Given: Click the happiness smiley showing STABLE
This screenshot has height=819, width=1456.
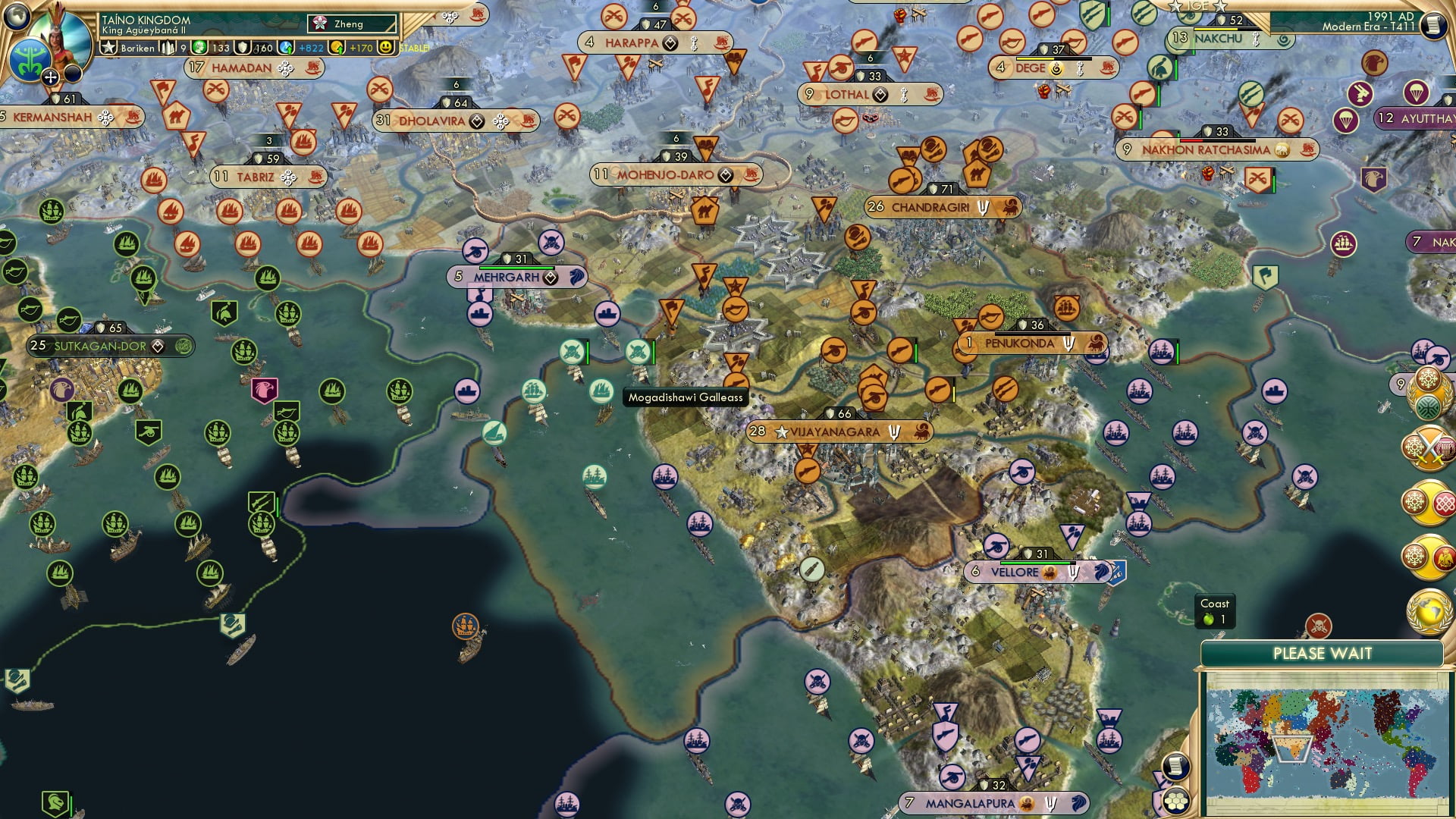Looking at the screenshot, I should (386, 47).
